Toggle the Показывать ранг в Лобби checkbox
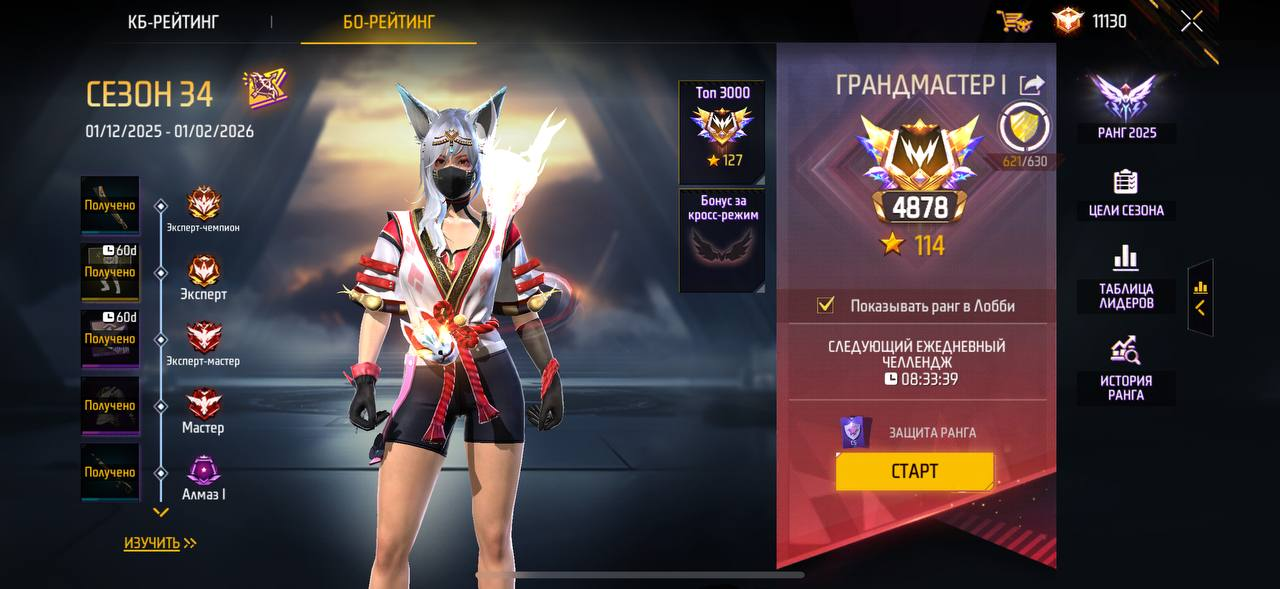The image size is (1280, 589). (826, 305)
